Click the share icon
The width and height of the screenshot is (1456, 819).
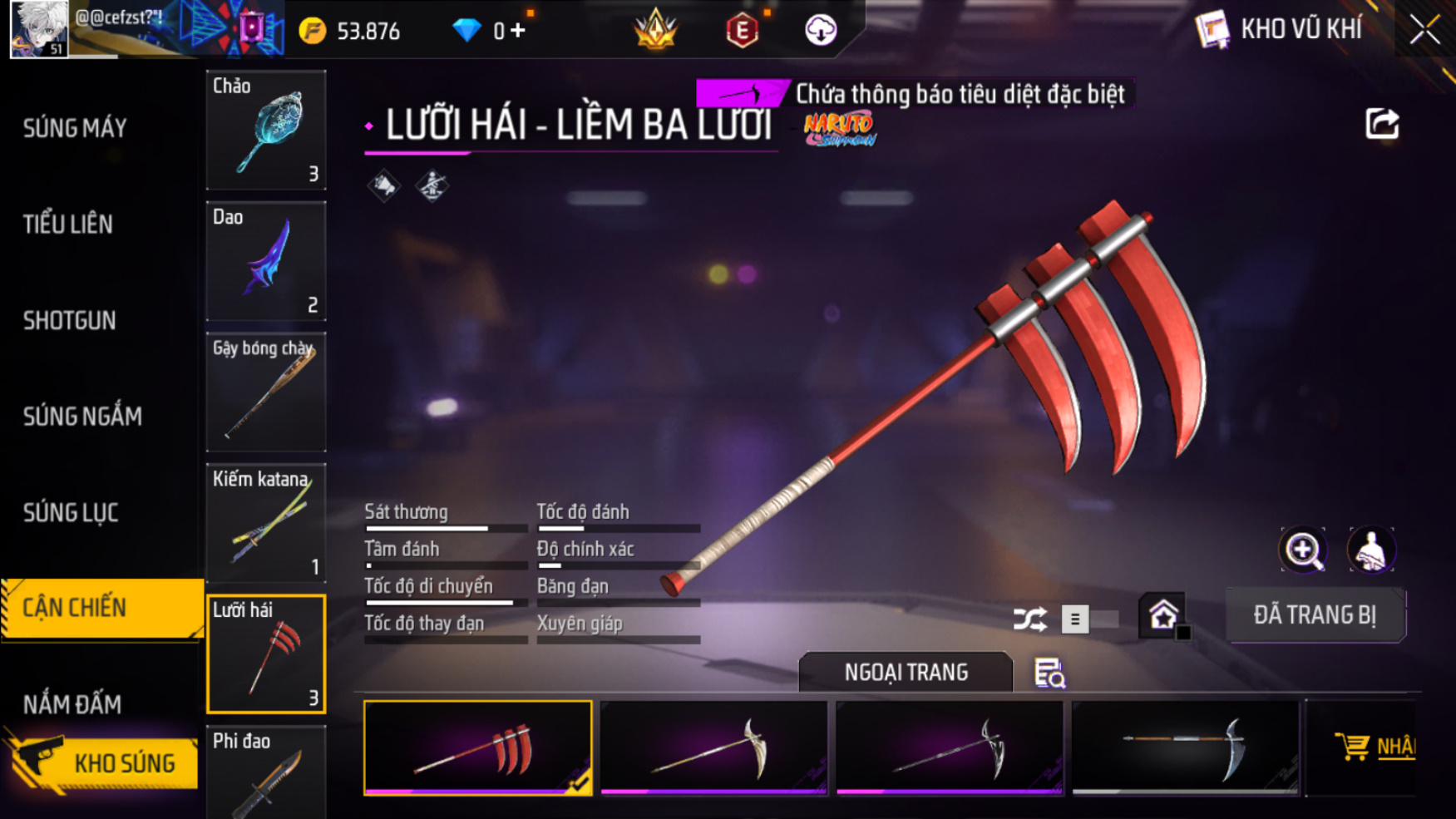[1382, 125]
